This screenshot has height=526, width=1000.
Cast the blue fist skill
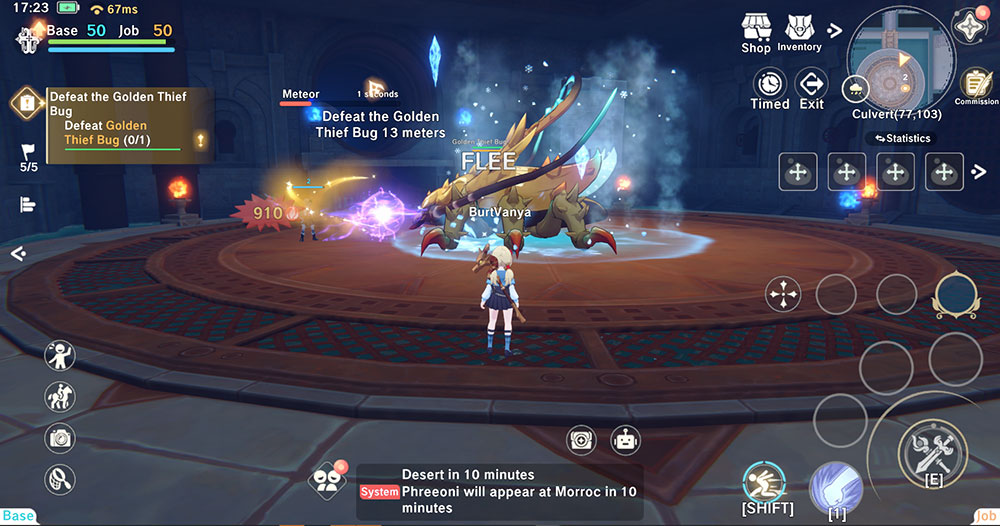[836, 486]
